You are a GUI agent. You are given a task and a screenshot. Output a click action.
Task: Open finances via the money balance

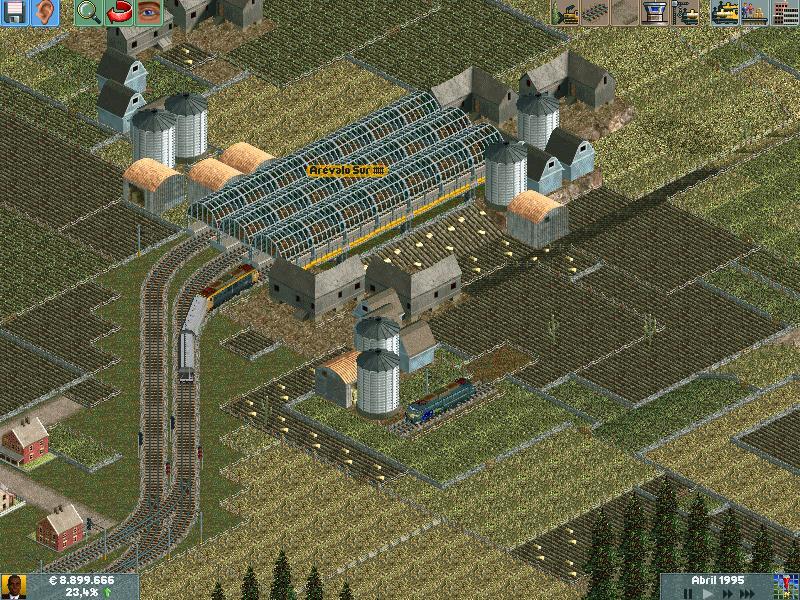82,580
